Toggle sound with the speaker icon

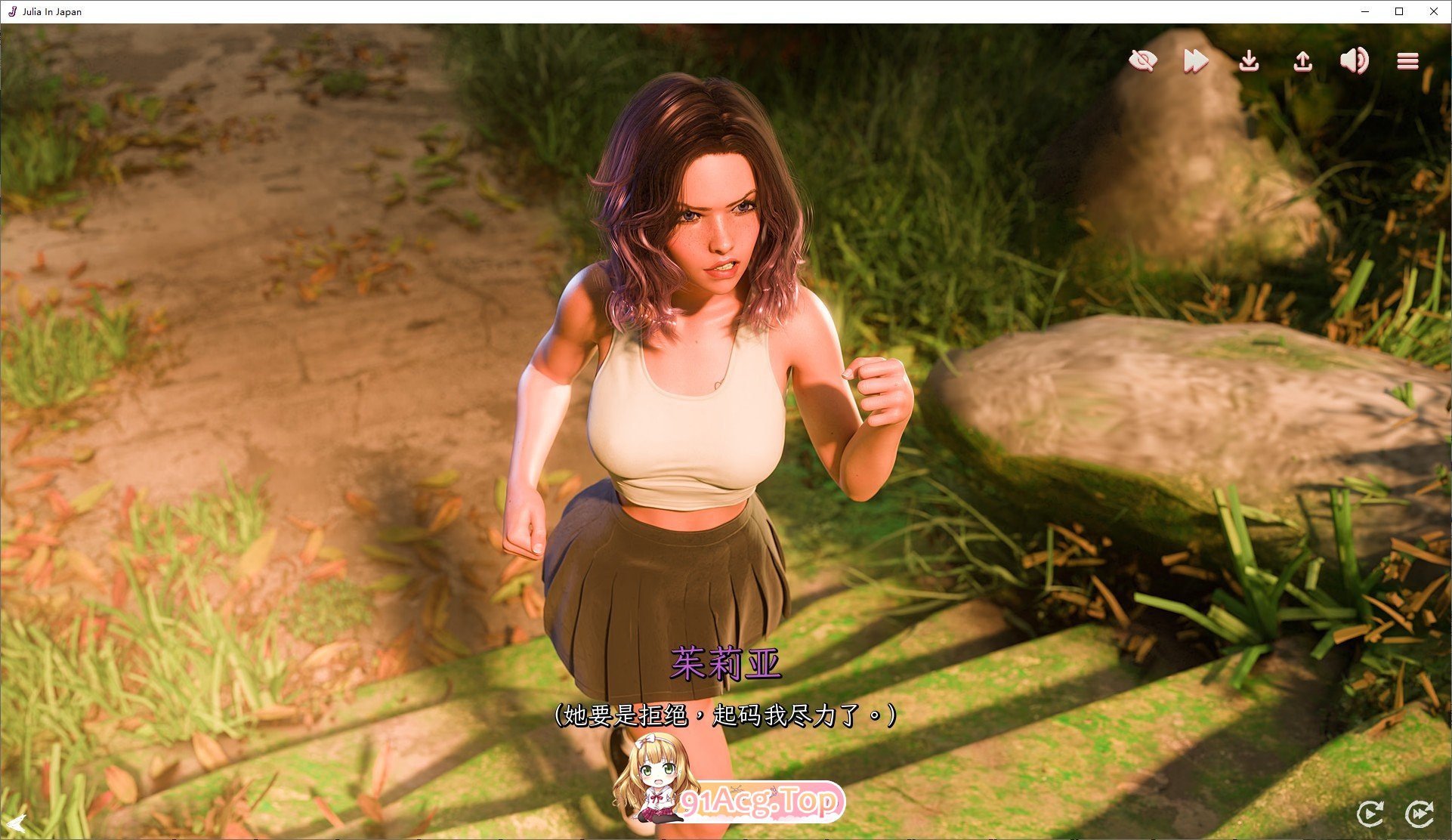(x=1354, y=60)
